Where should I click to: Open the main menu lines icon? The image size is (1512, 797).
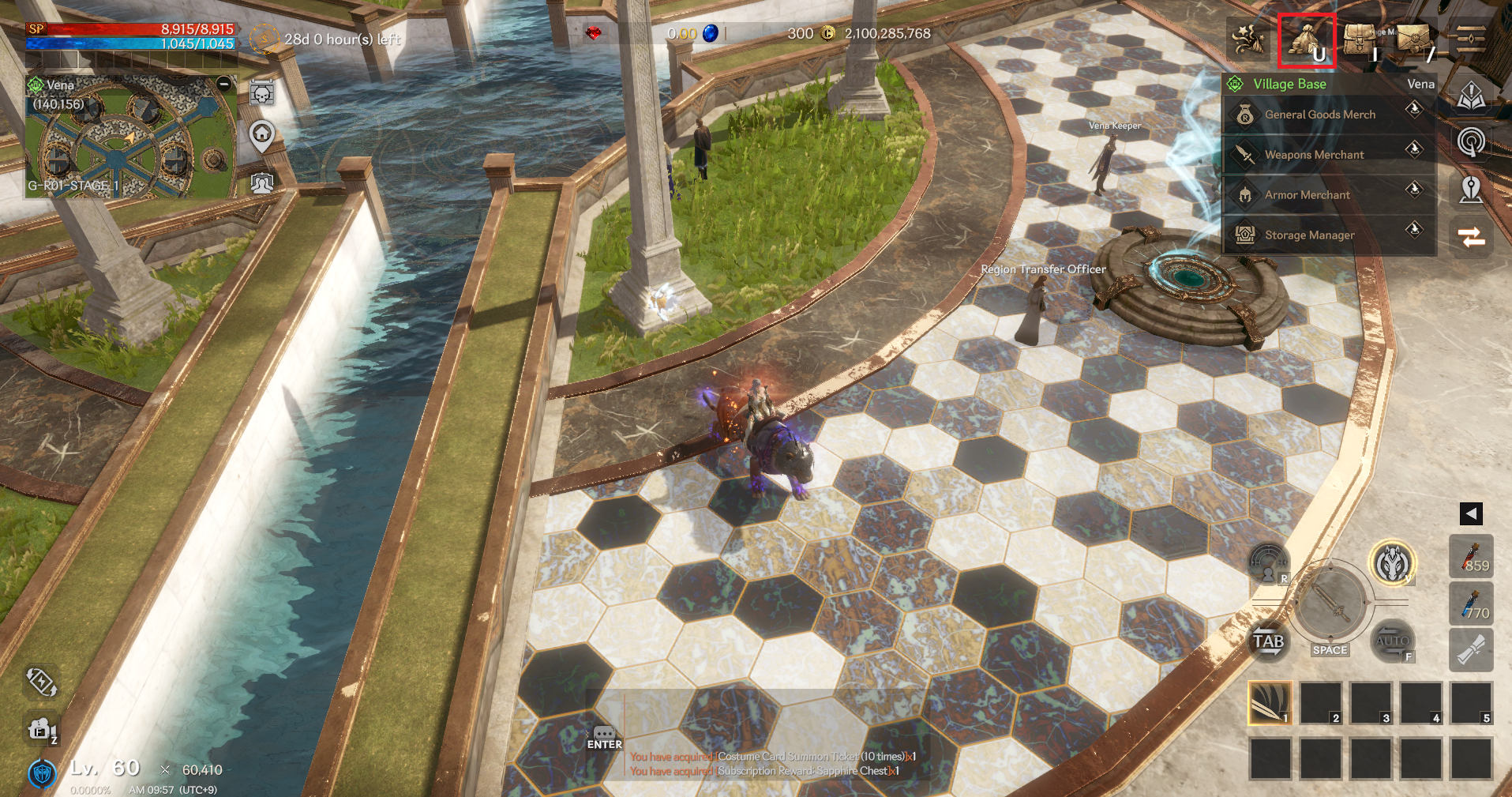[x=1470, y=39]
